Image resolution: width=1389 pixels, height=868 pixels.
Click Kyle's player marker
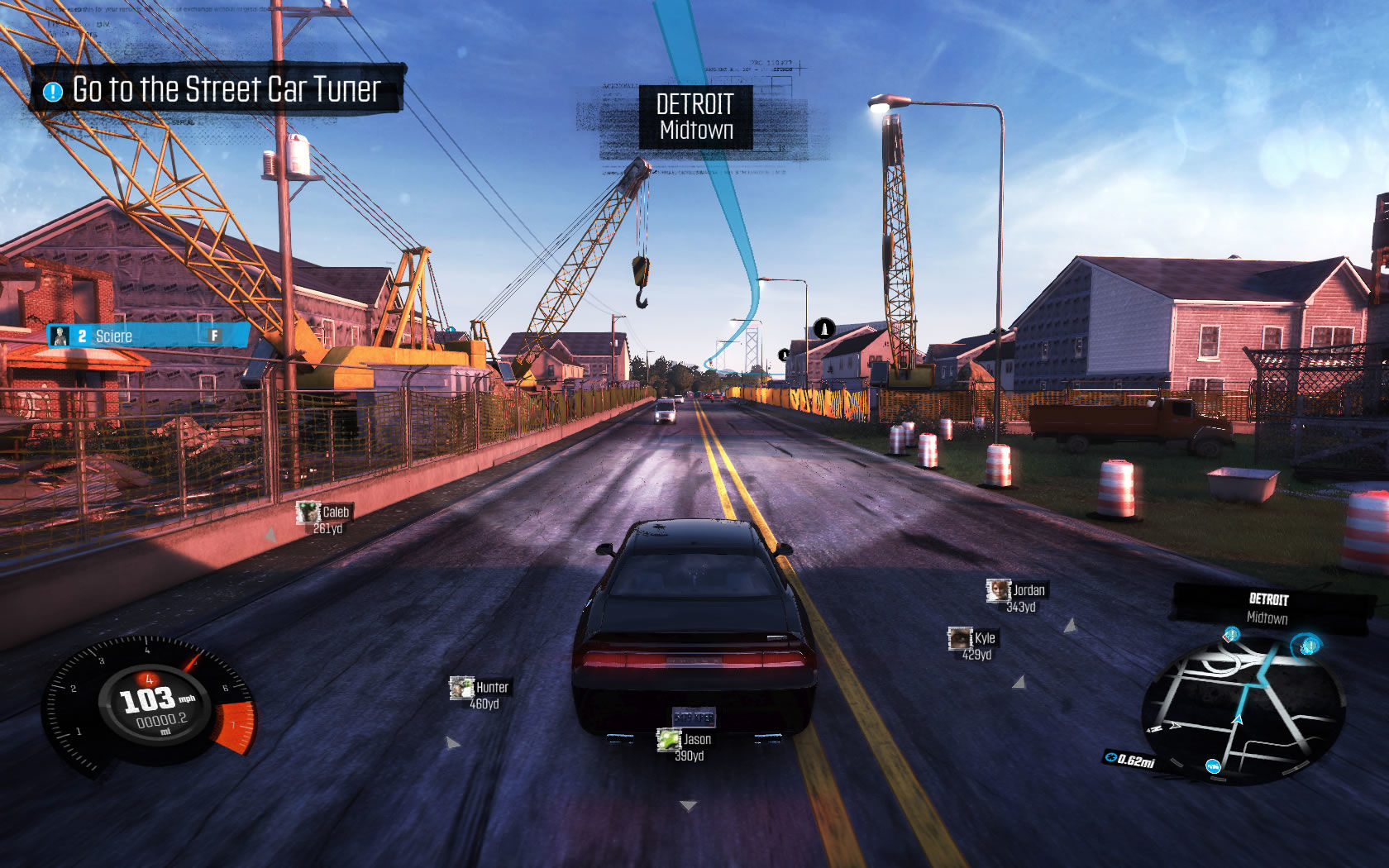click(x=973, y=645)
